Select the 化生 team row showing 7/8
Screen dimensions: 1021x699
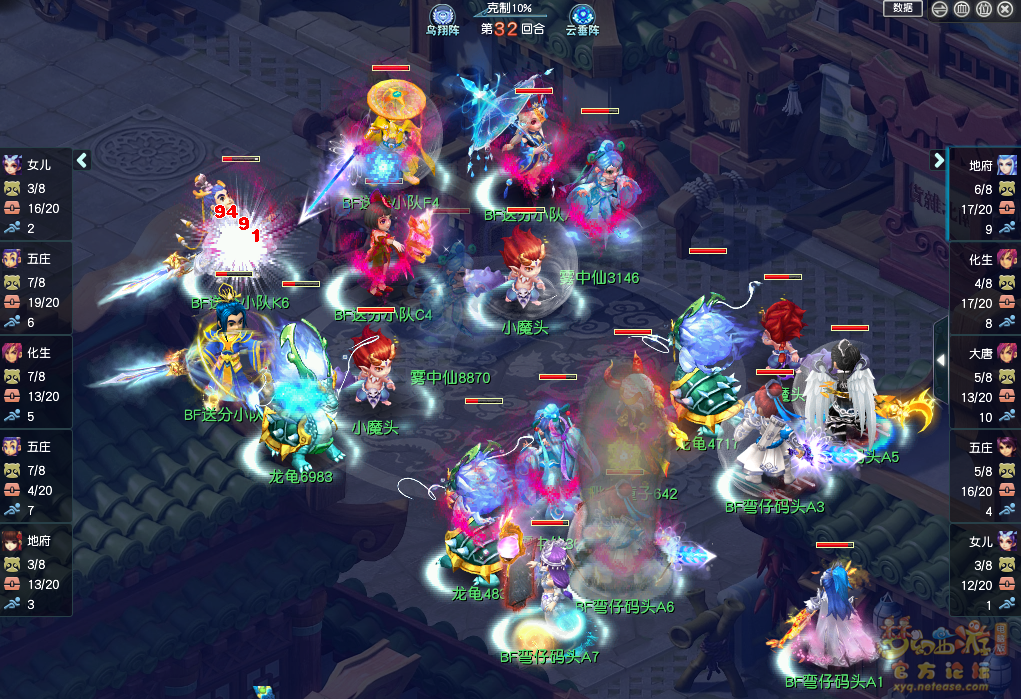pos(36,384)
